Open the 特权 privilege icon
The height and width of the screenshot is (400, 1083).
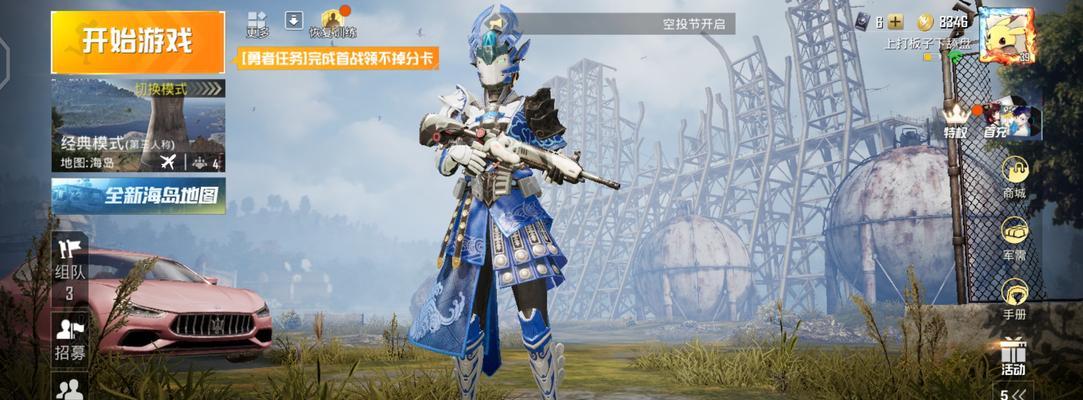[x=957, y=120]
